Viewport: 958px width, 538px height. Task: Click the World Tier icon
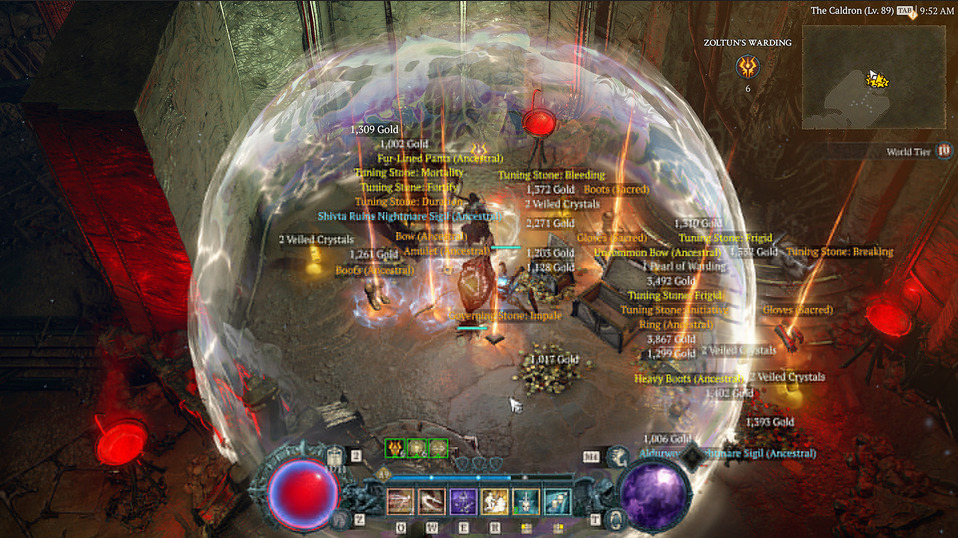944,151
